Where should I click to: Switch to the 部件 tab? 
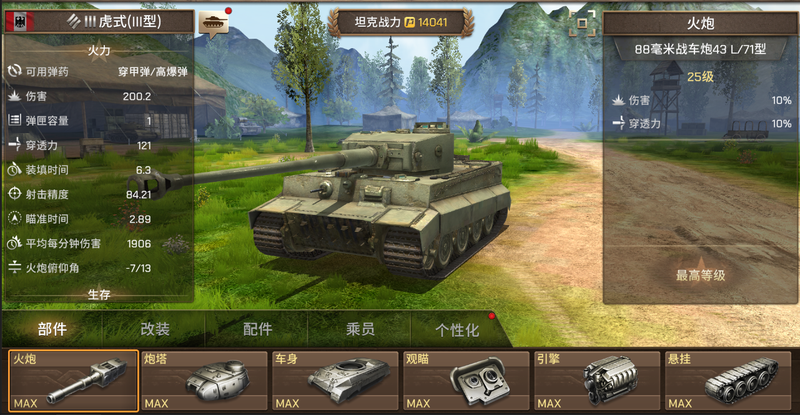[x=52, y=330]
